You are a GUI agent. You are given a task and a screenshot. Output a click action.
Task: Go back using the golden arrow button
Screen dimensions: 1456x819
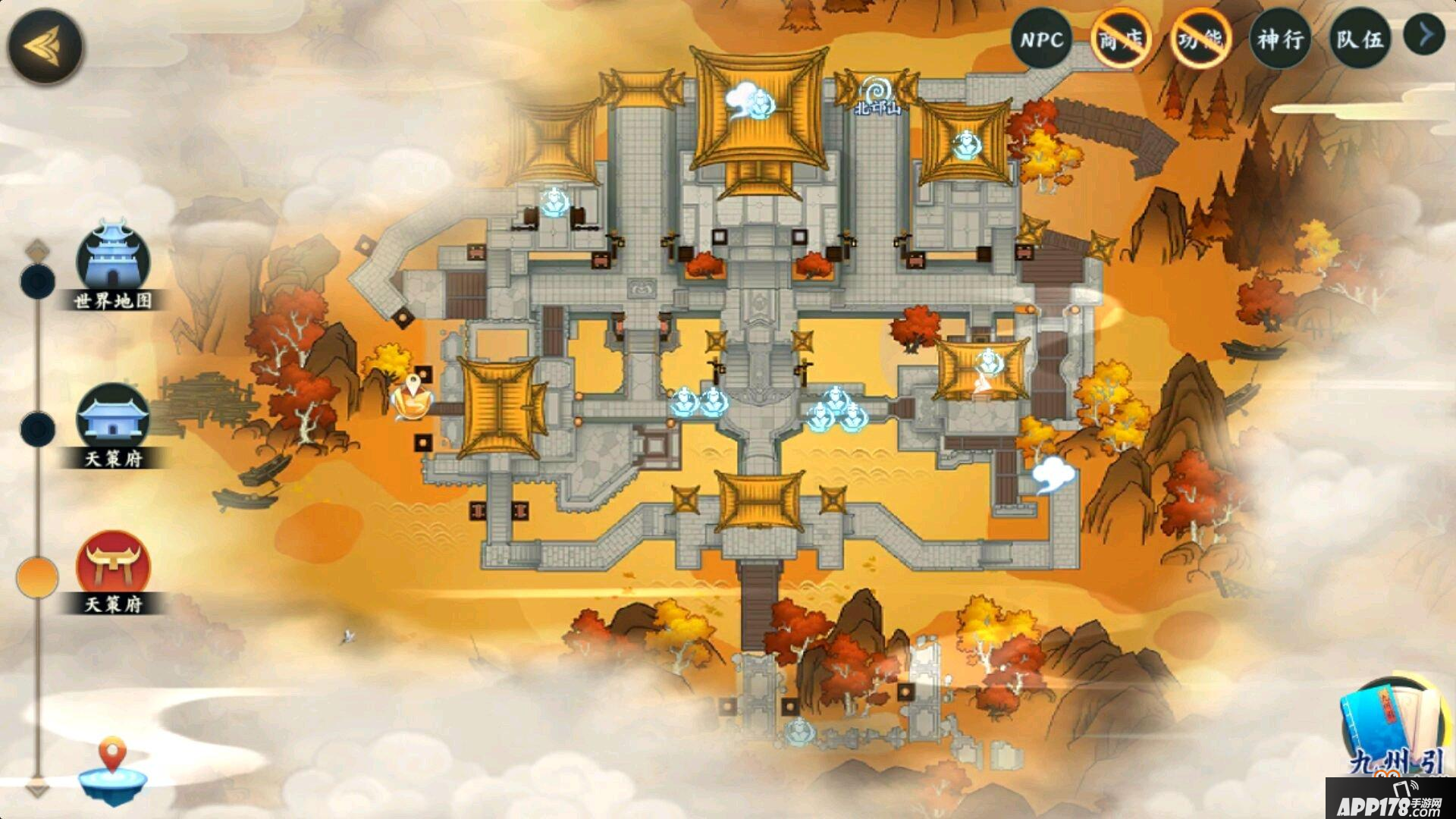45,45
